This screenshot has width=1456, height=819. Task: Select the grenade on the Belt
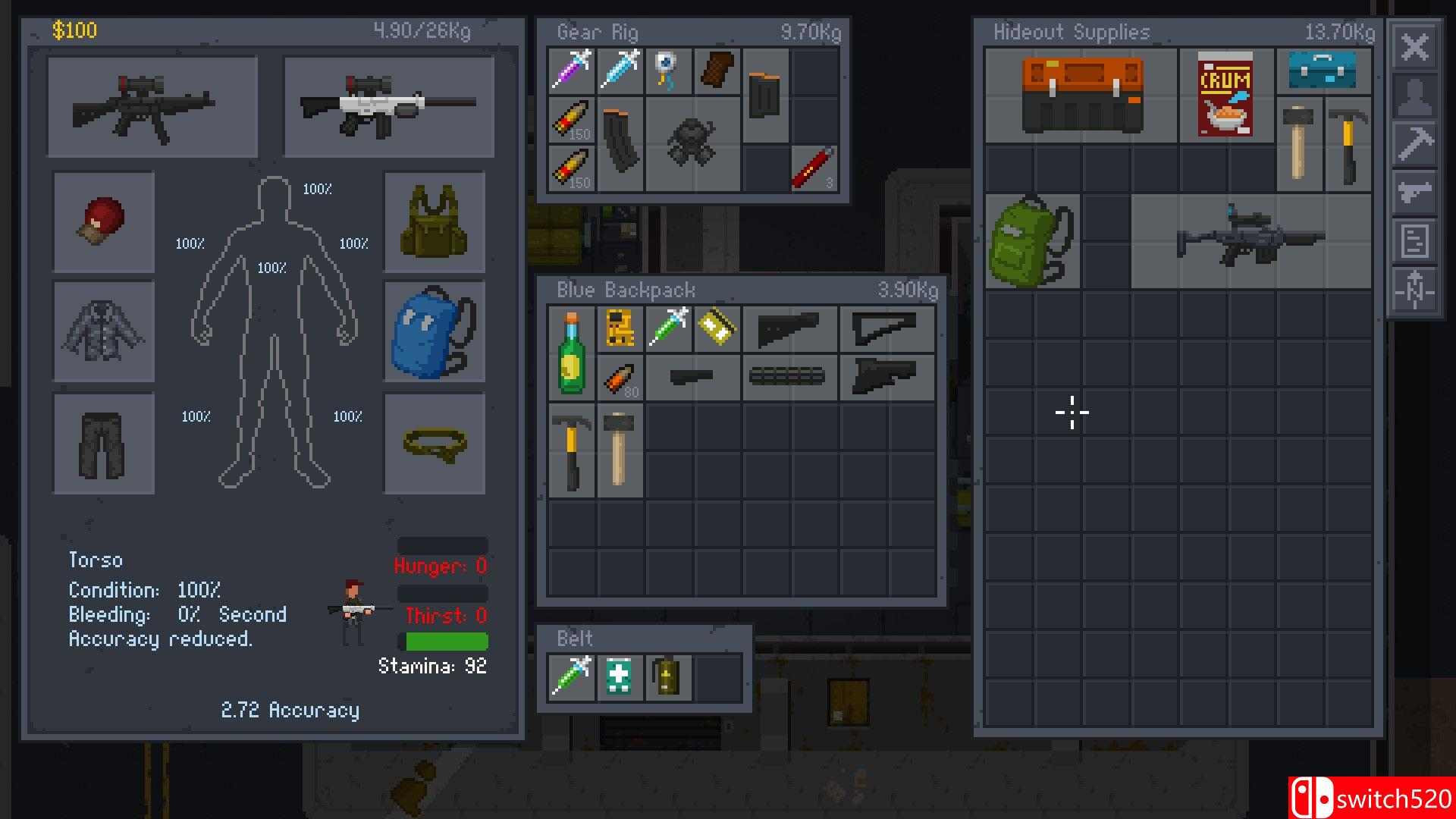(x=668, y=677)
